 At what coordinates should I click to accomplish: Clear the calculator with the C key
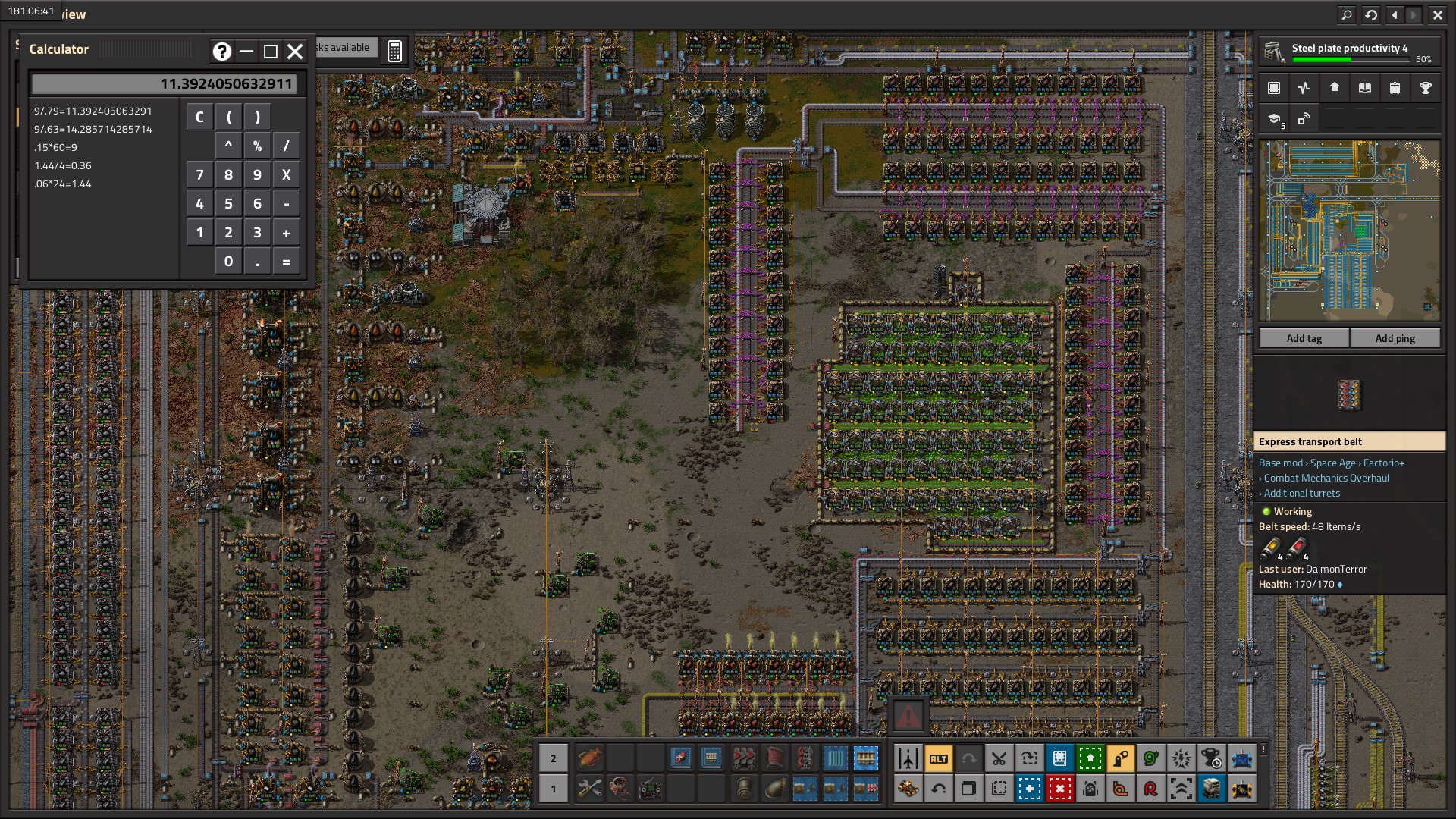click(199, 117)
